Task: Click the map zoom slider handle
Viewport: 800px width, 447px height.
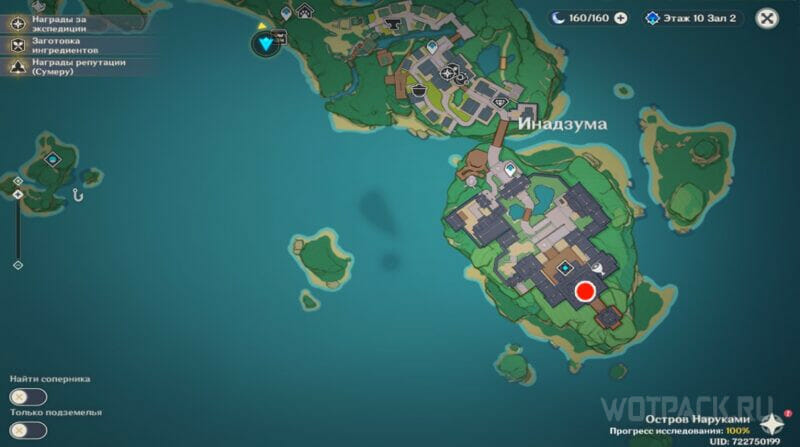Action: pos(17,193)
